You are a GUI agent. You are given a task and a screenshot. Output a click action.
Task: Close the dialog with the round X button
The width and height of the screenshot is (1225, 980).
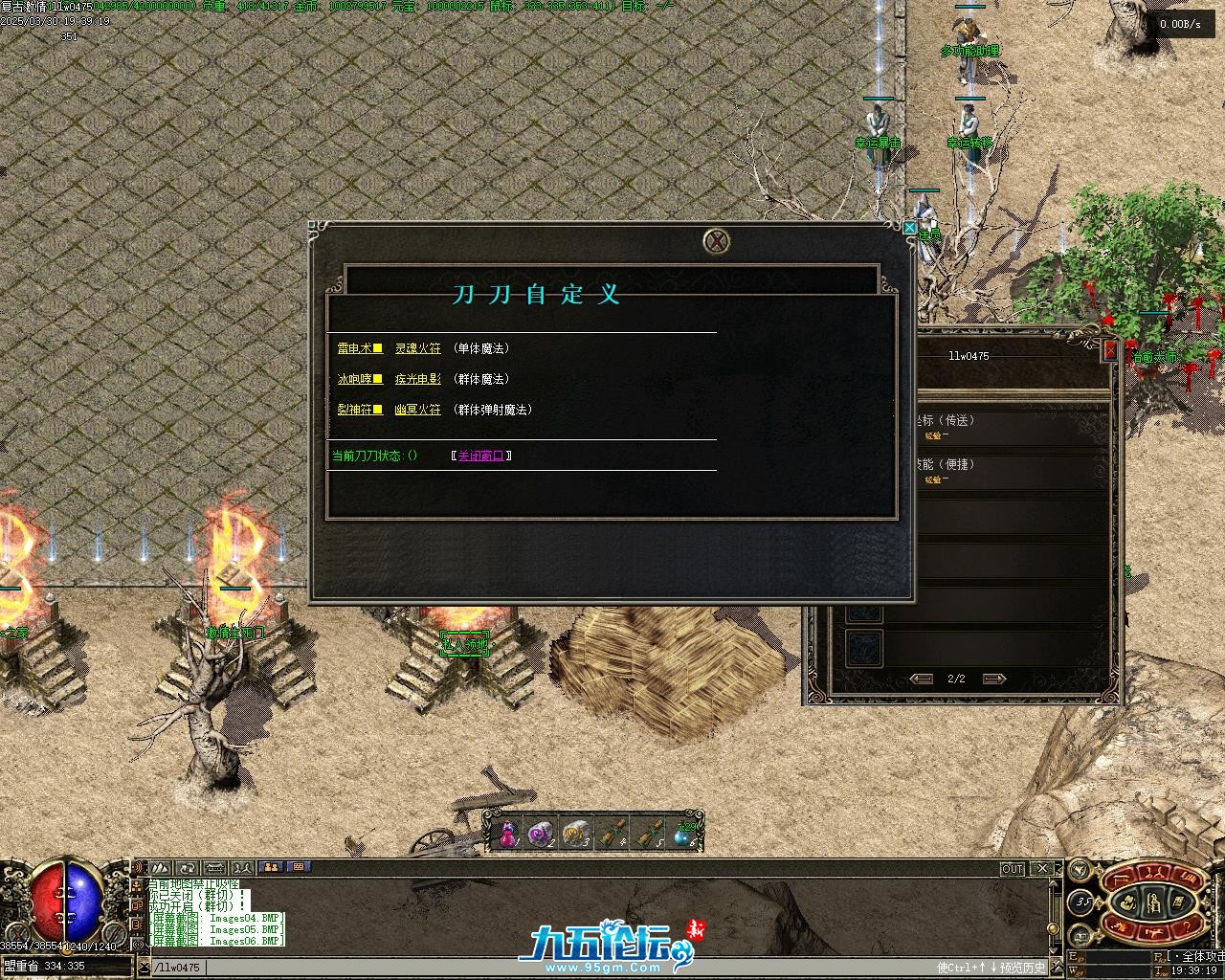717,241
